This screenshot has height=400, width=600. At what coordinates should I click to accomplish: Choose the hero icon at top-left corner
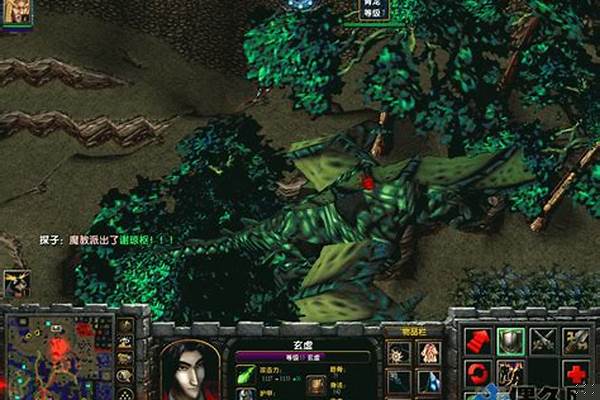click(x=14, y=11)
